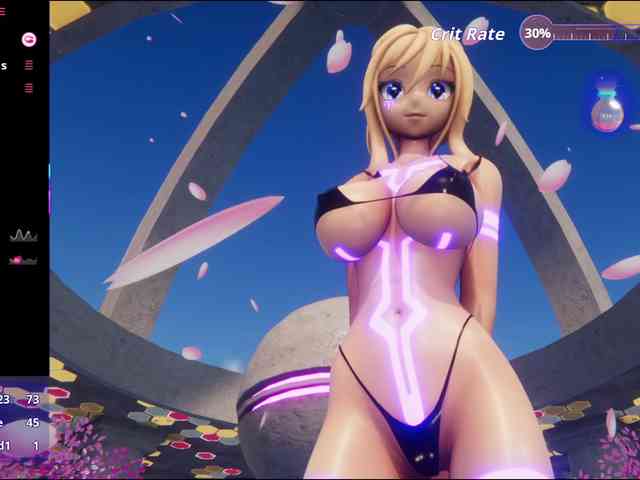Click the glowing potion flask icon
This screenshot has width=640, height=480.
pos(606,111)
